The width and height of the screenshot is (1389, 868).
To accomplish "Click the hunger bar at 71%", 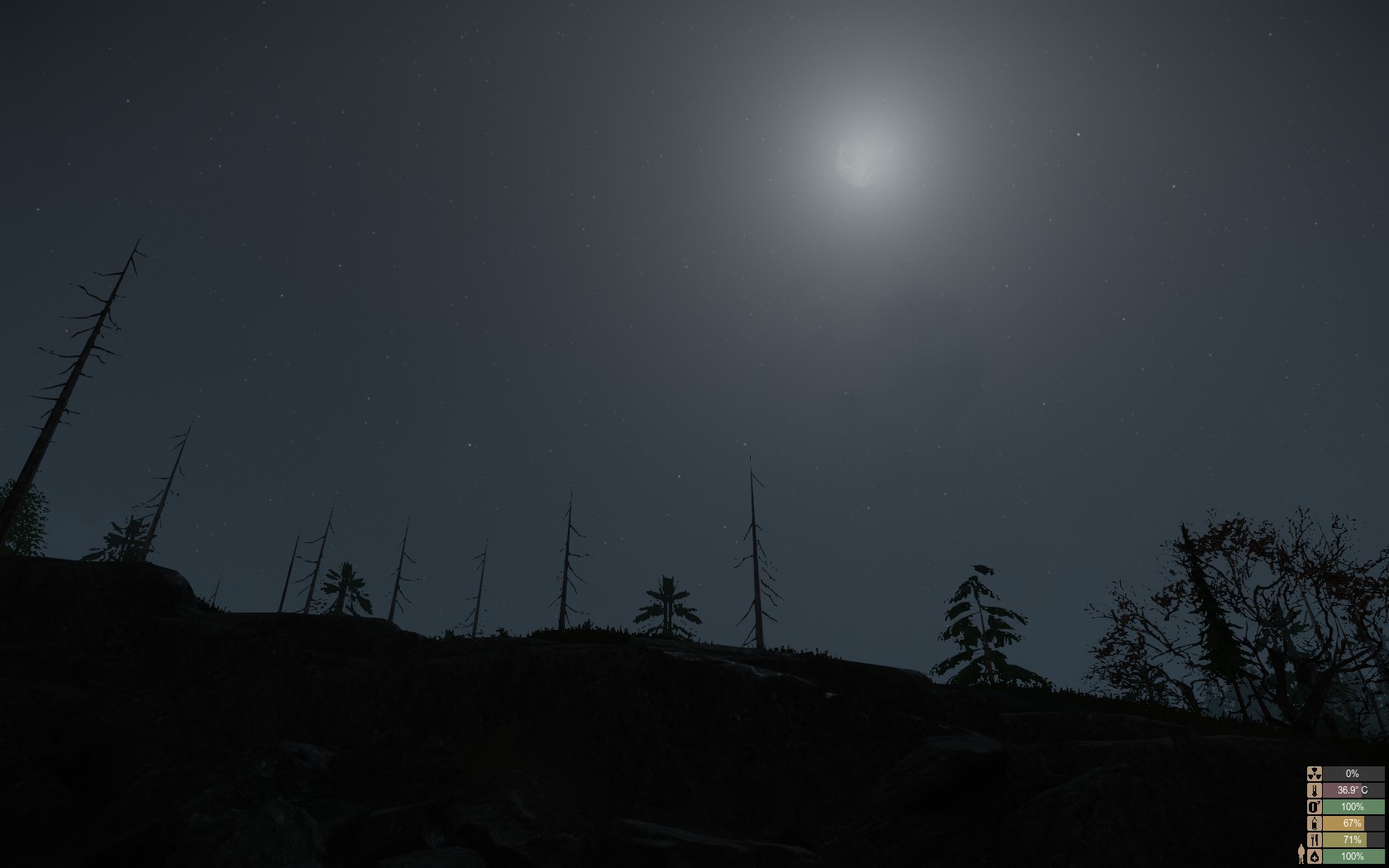I will (1351, 840).
